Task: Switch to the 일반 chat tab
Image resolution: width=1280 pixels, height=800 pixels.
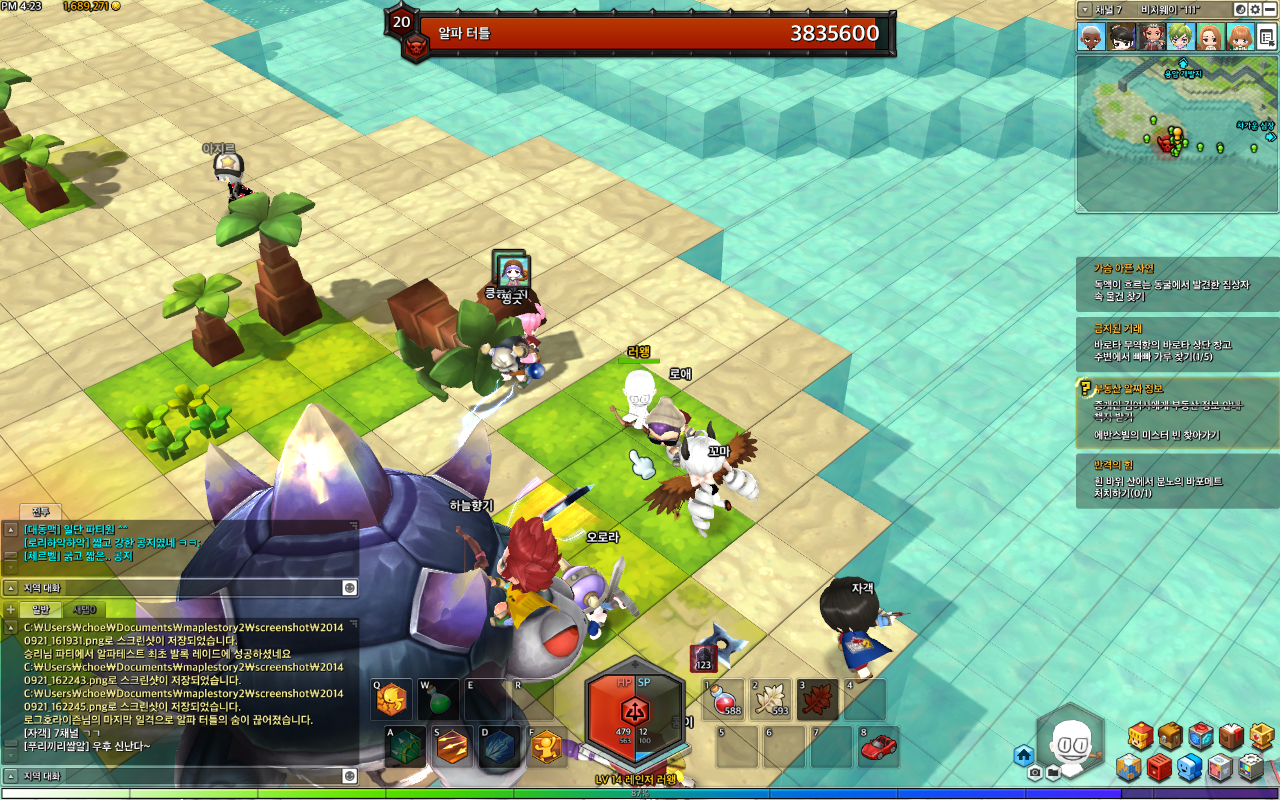Action: pyautogui.click(x=41, y=609)
